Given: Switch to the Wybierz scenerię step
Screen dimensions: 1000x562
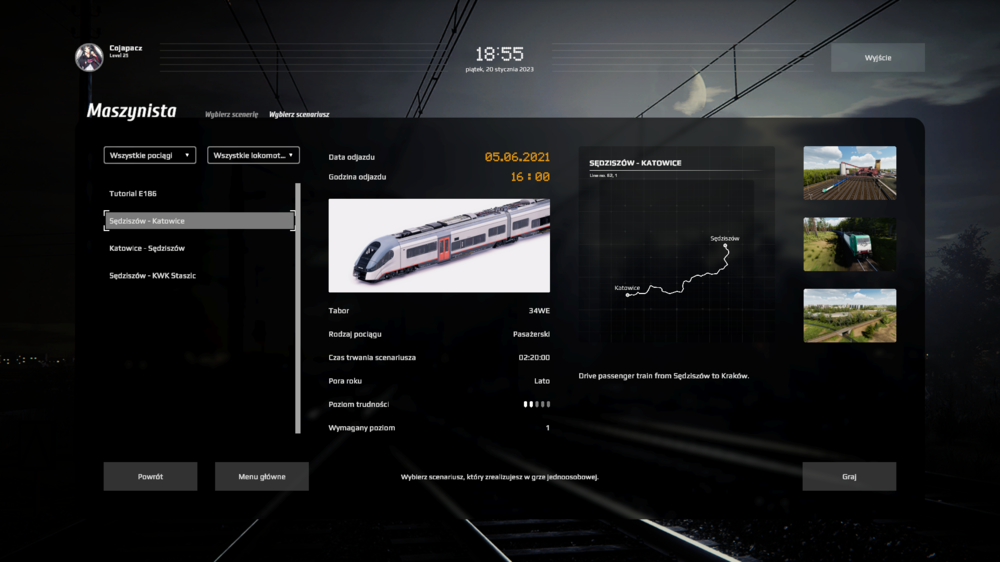Looking at the screenshot, I should pos(231,114).
